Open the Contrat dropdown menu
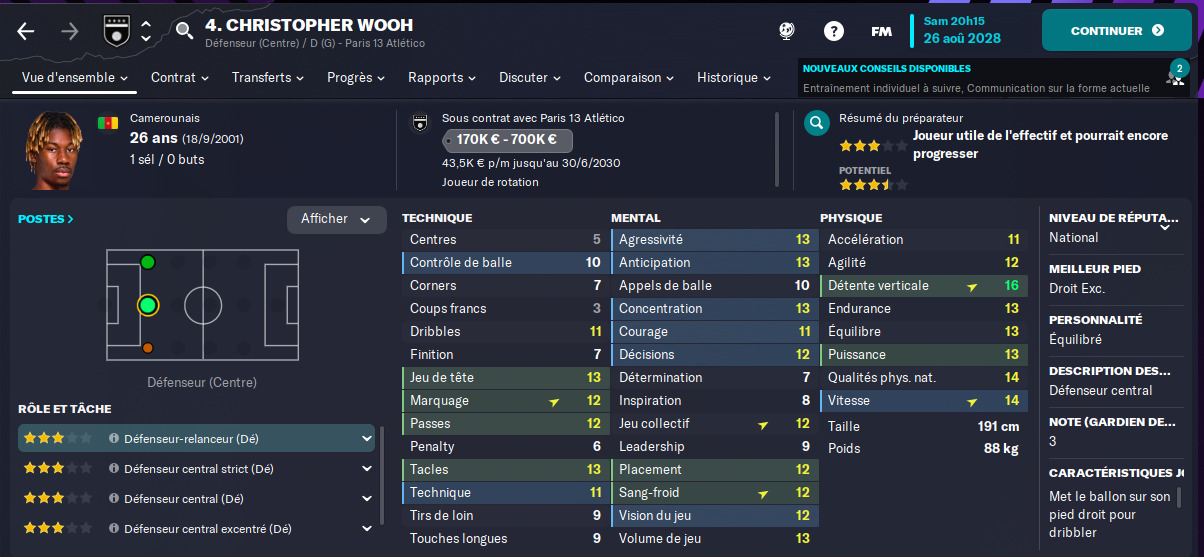The height and width of the screenshot is (557, 1204). tap(179, 78)
